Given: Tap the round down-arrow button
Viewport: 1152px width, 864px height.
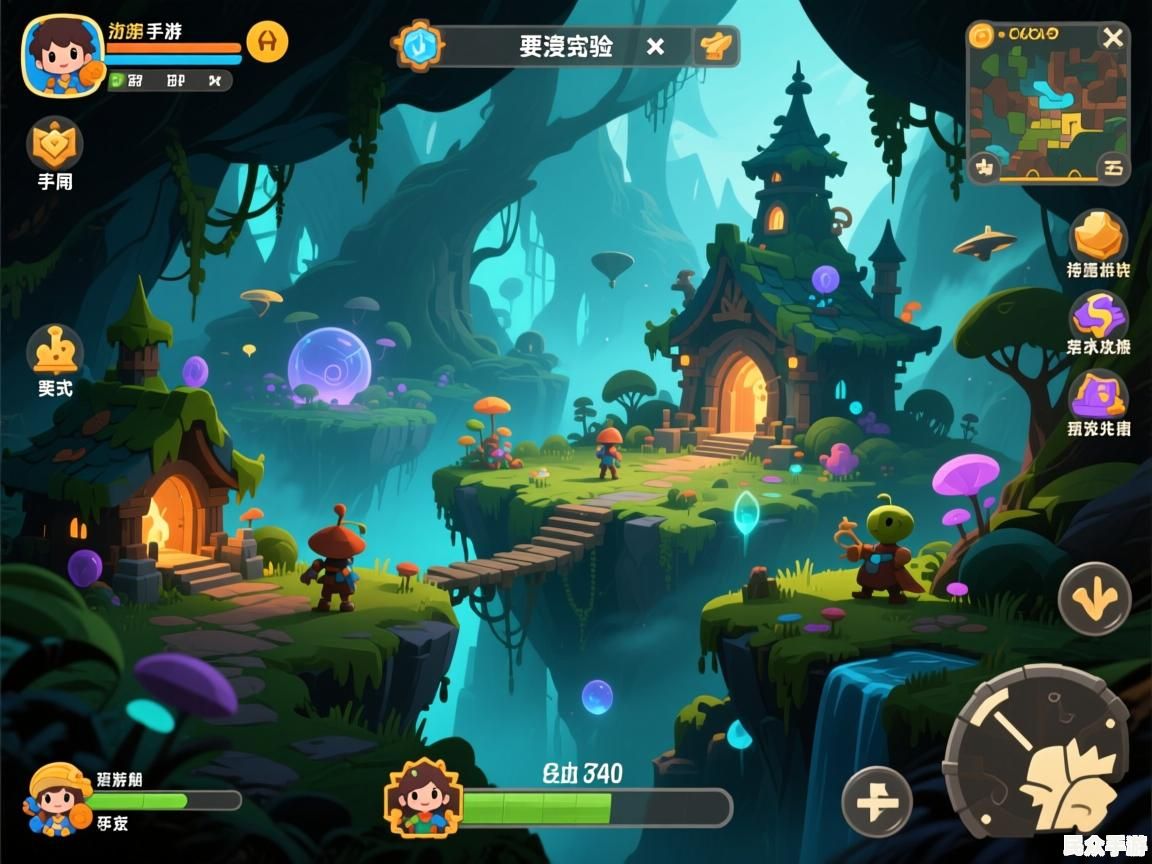Looking at the screenshot, I should [x=1094, y=599].
